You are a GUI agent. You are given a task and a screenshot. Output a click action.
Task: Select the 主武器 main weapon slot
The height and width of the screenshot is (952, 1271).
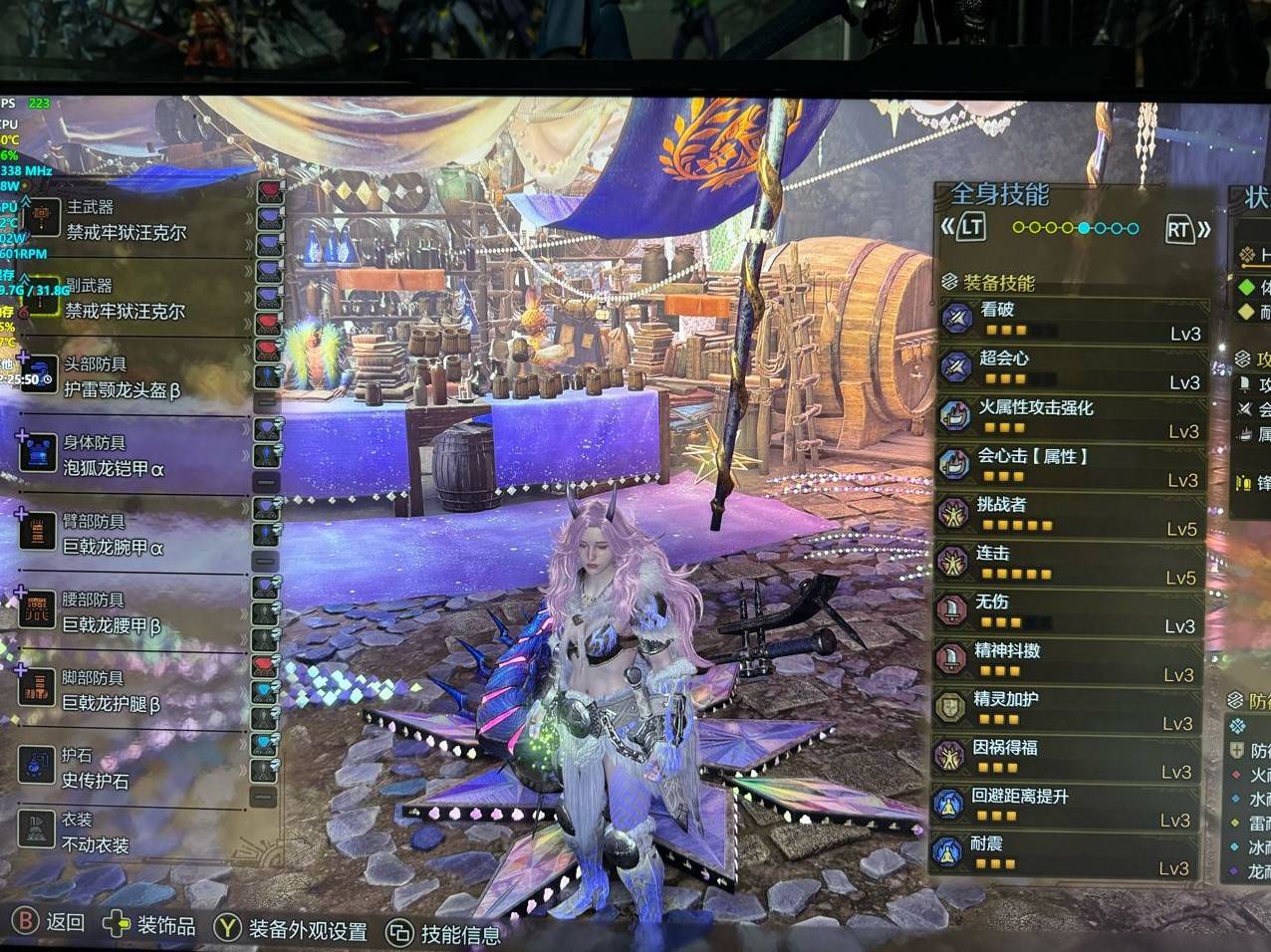click(125, 220)
